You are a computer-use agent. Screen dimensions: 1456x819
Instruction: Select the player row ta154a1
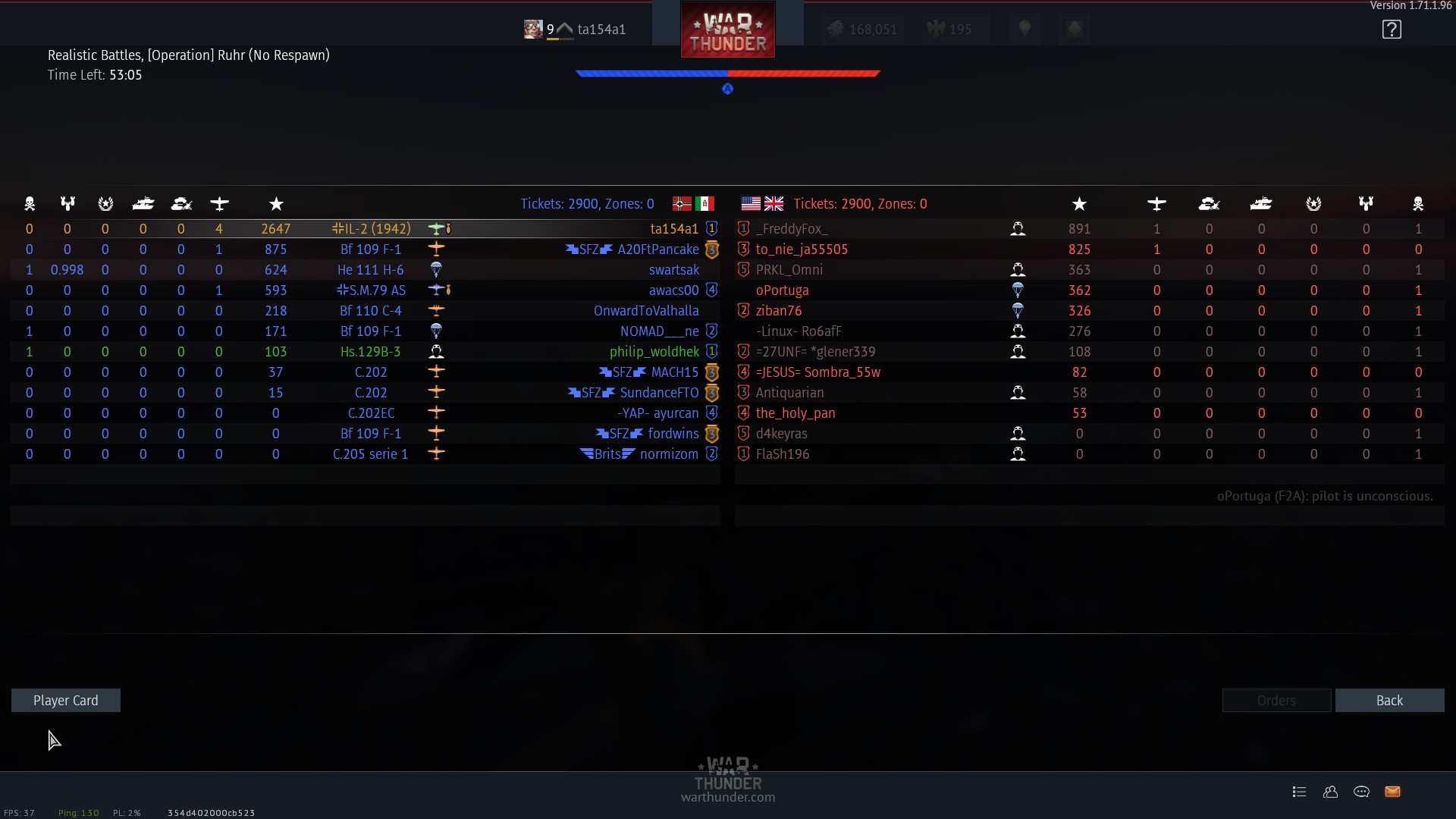coord(673,228)
